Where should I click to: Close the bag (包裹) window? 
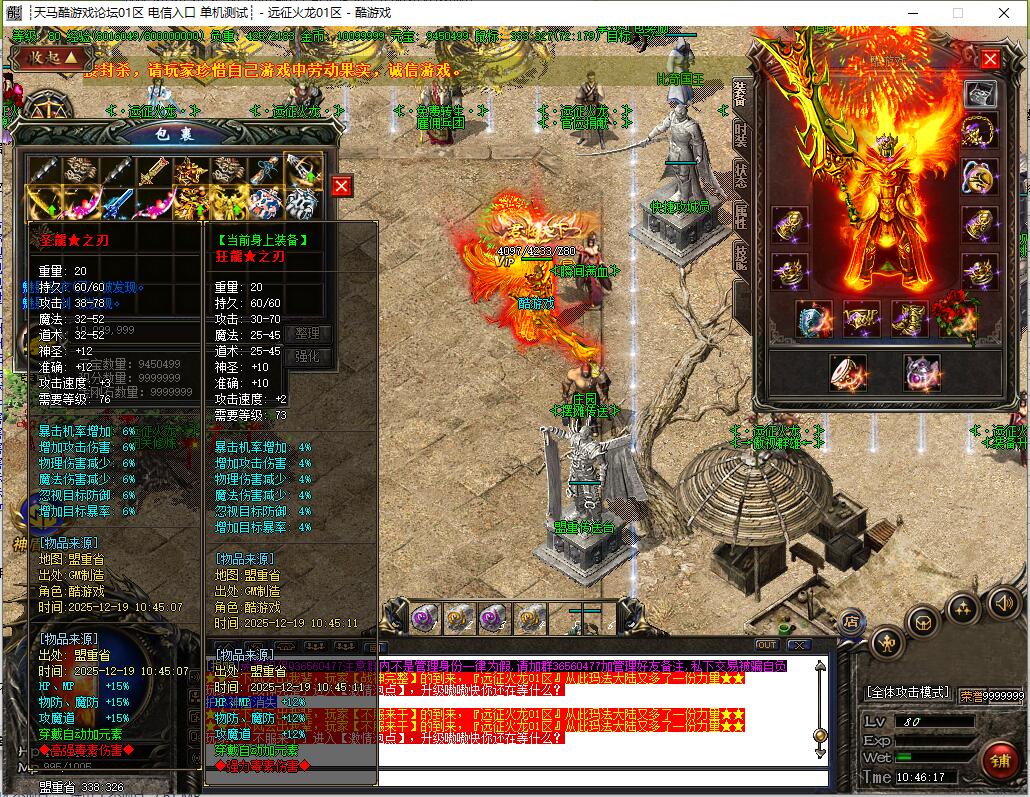click(342, 186)
